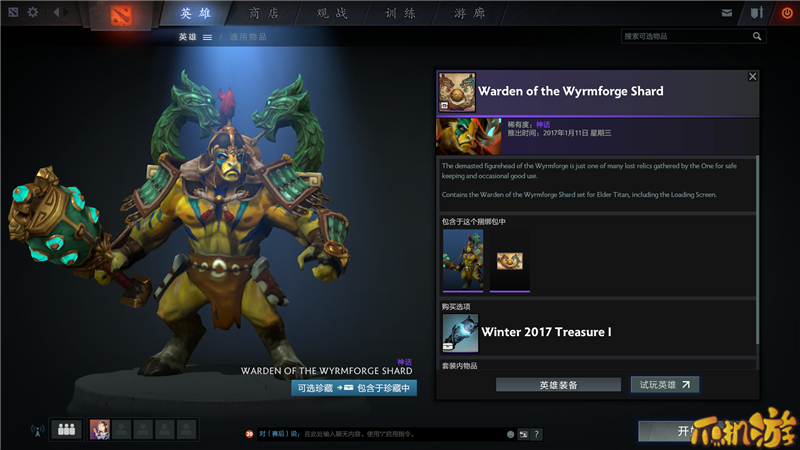Screen dimensions: 800x450
Task: Open the party avatar portrait
Action: 100,430
